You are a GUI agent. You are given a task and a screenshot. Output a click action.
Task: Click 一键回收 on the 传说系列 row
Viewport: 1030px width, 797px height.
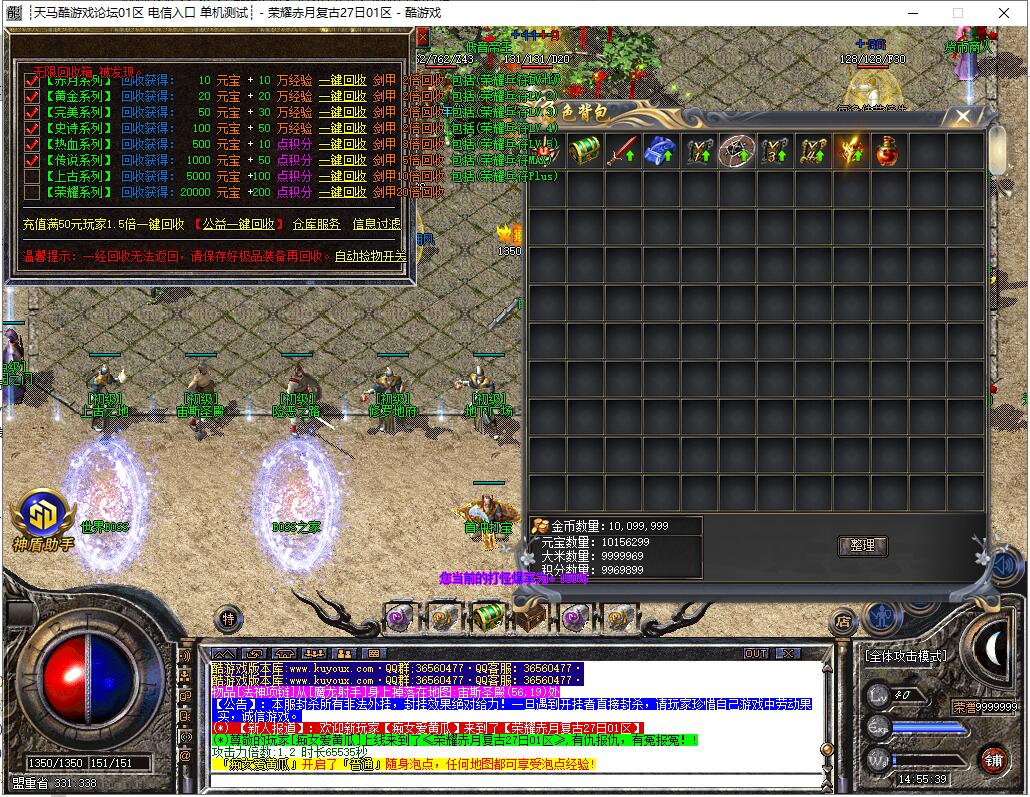pyautogui.click(x=342, y=160)
